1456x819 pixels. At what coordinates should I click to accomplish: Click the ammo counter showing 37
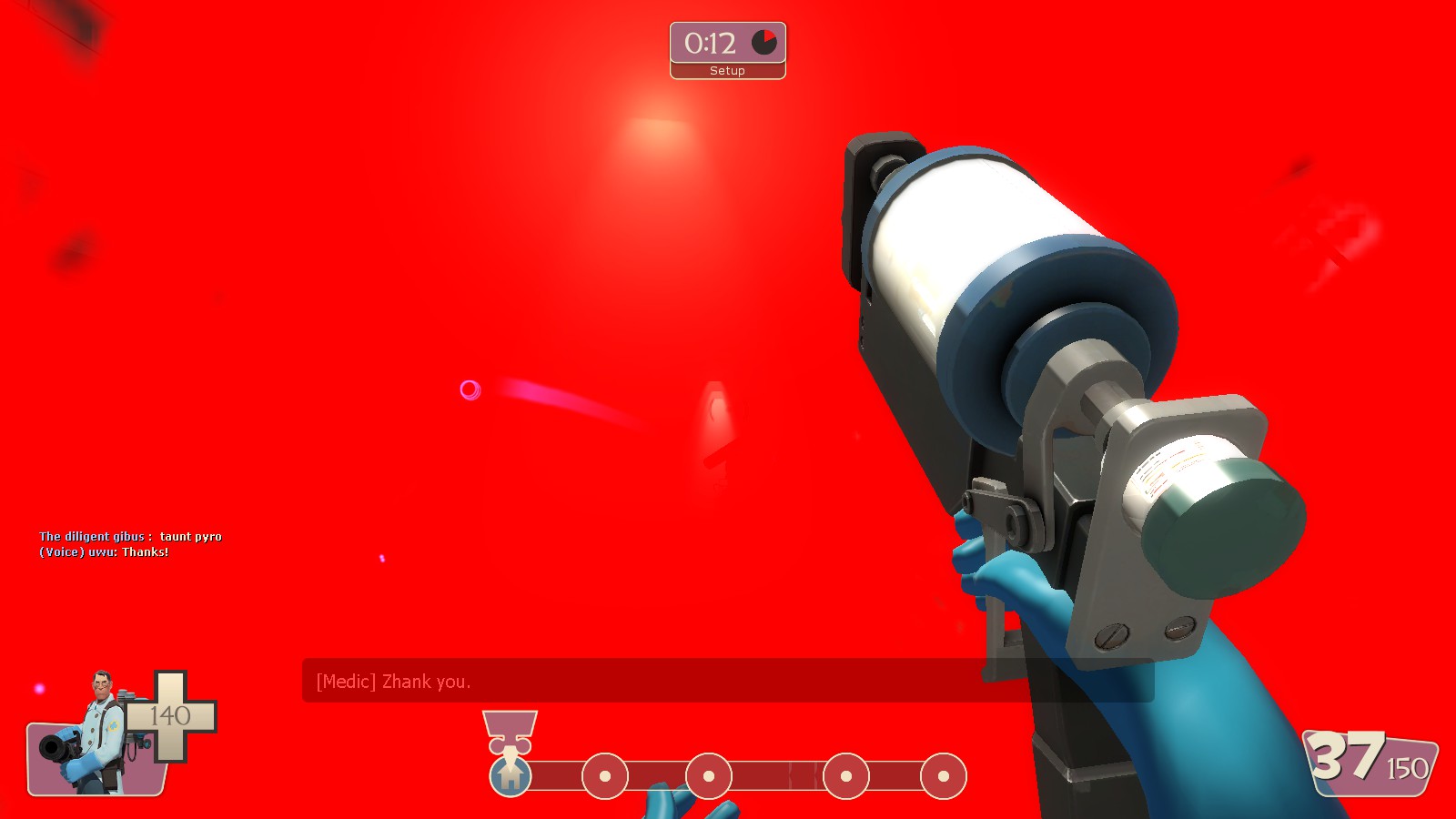(x=1347, y=755)
